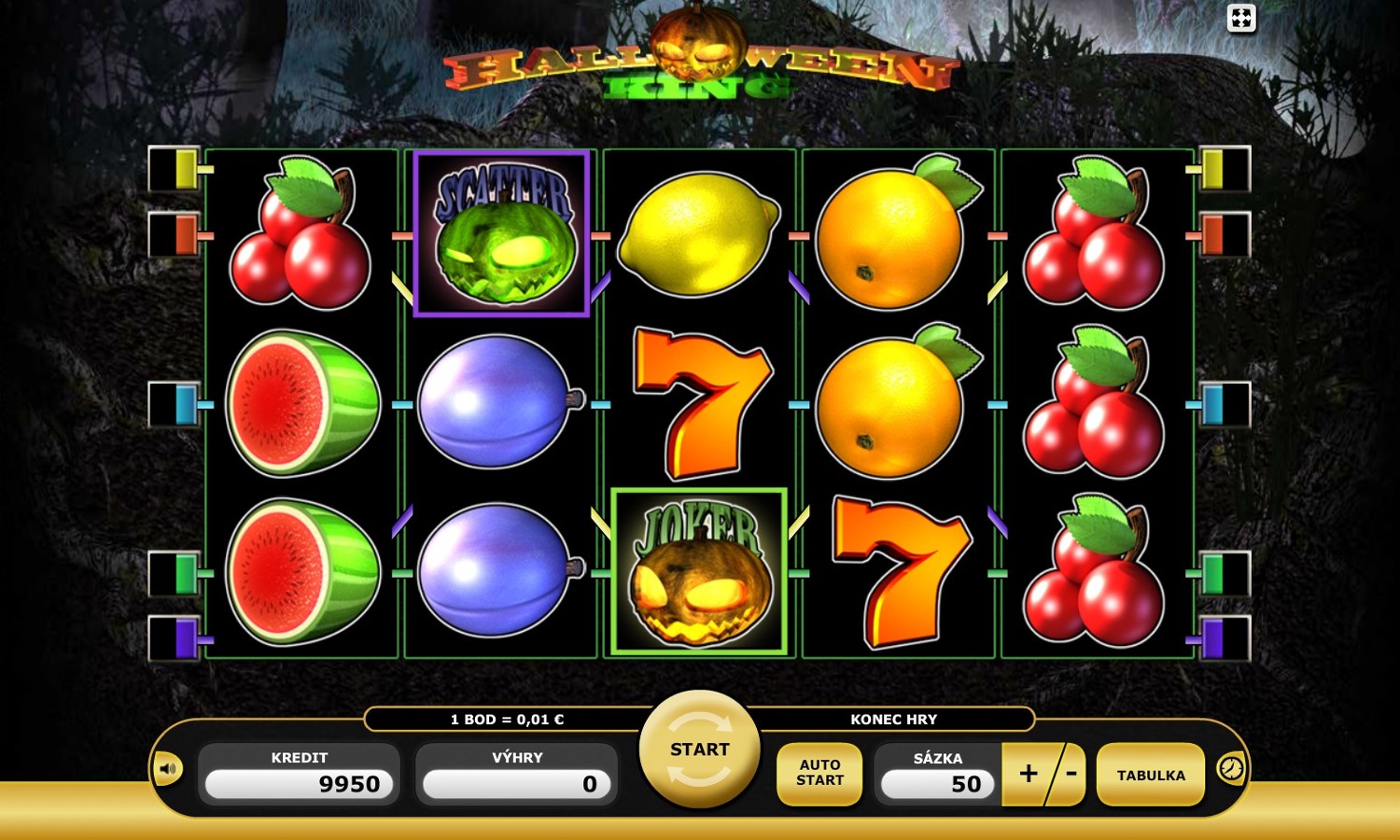Screen dimensions: 1400x840
Task: Toggle sound with the speaker icon
Action: coord(168,769)
